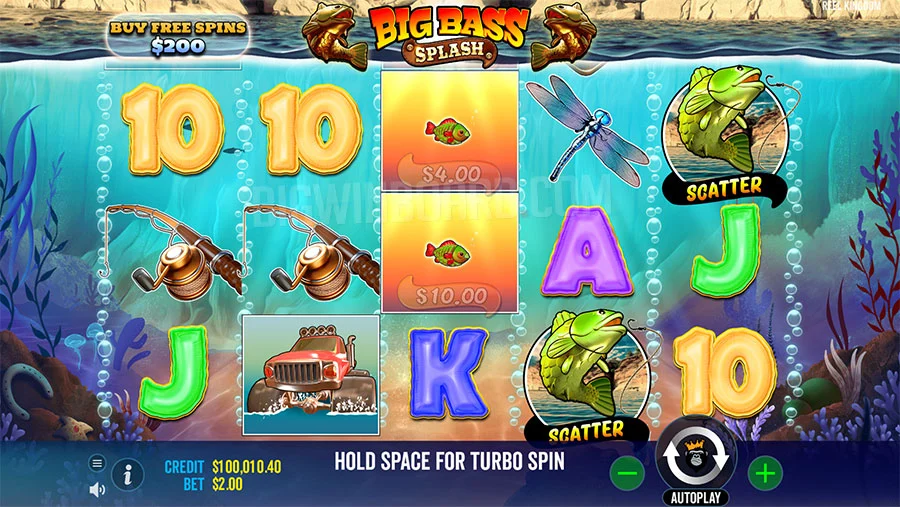Open the Autoplay options
Image resolution: width=900 pixels, height=507 pixels.
coord(696,497)
